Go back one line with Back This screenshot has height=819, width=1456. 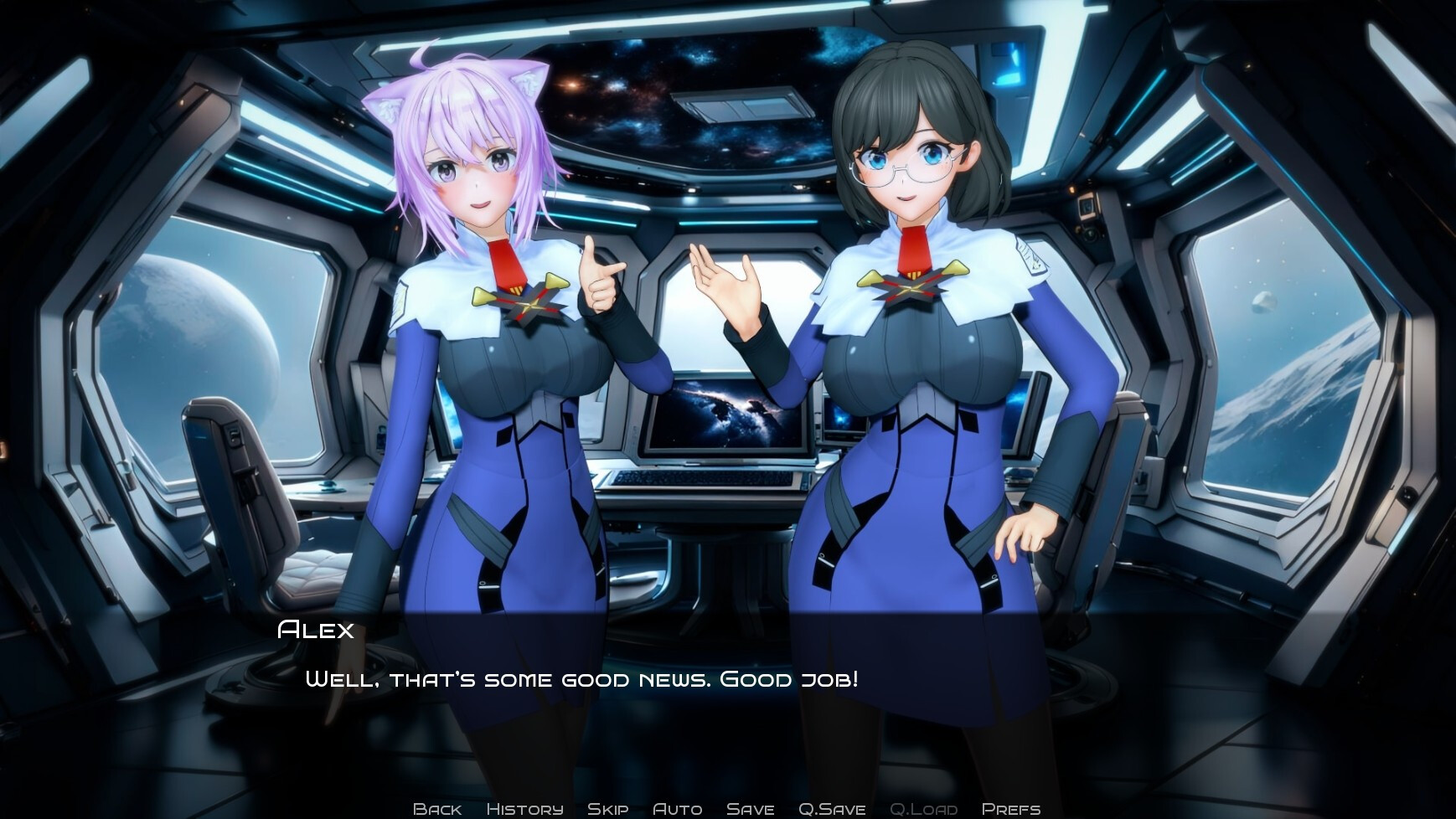(437, 809)
